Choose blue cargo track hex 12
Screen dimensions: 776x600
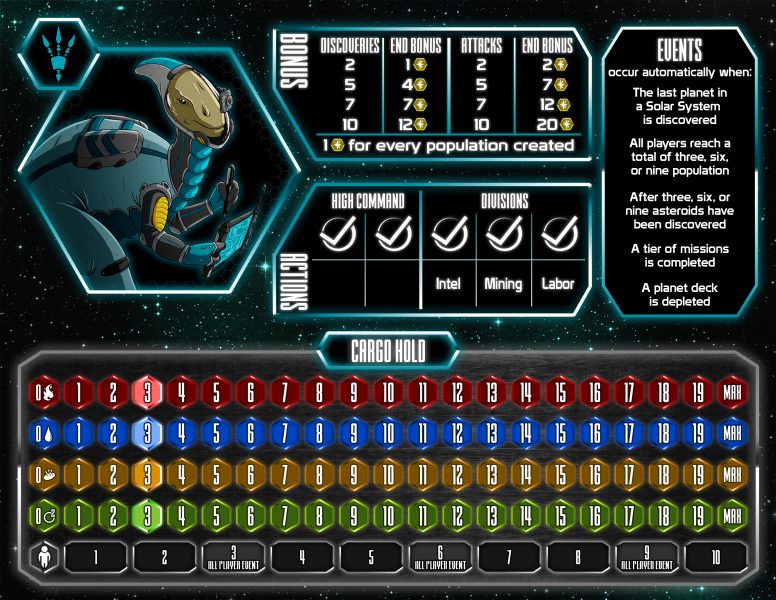(457, 435)
